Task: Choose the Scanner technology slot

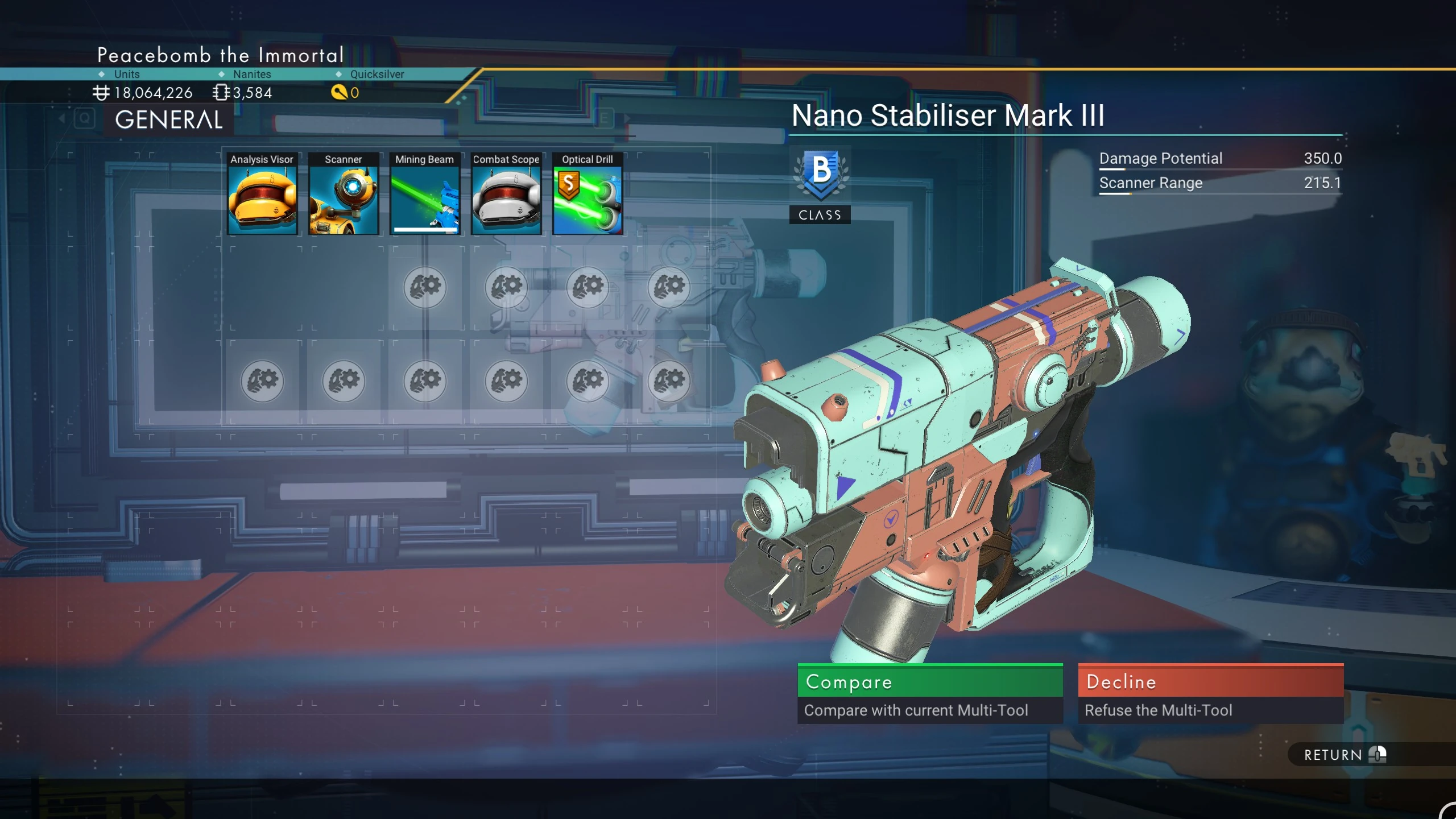Action: (344, 194)
